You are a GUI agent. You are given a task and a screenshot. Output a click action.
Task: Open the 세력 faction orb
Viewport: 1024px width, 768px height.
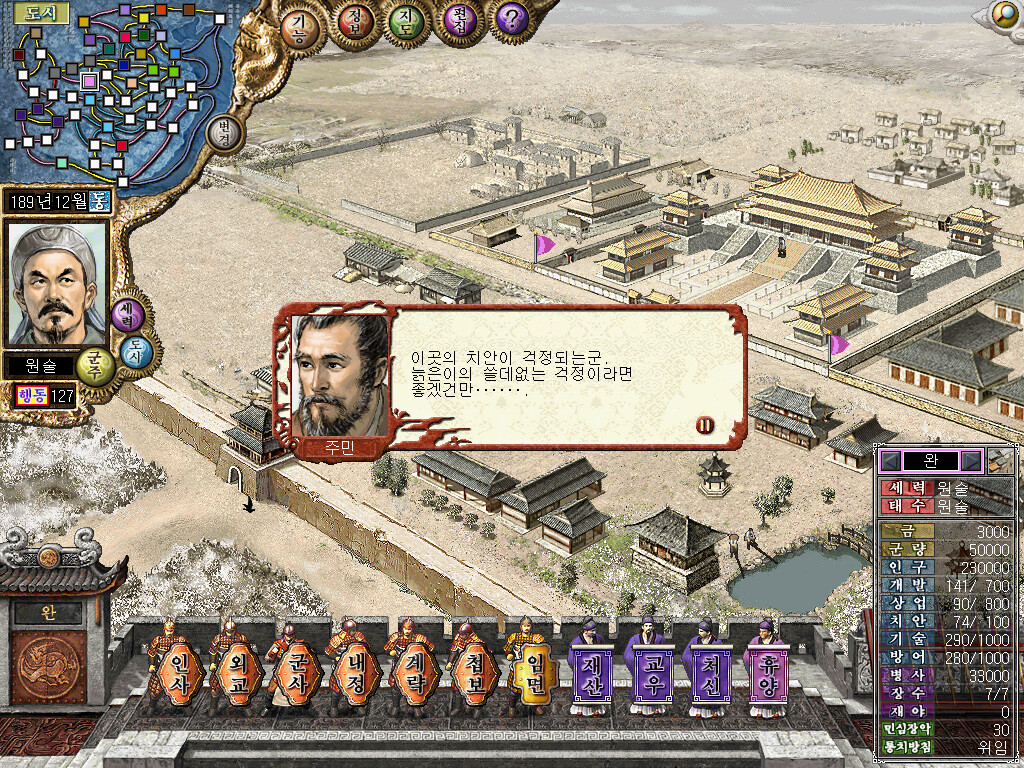pos(128,314)
